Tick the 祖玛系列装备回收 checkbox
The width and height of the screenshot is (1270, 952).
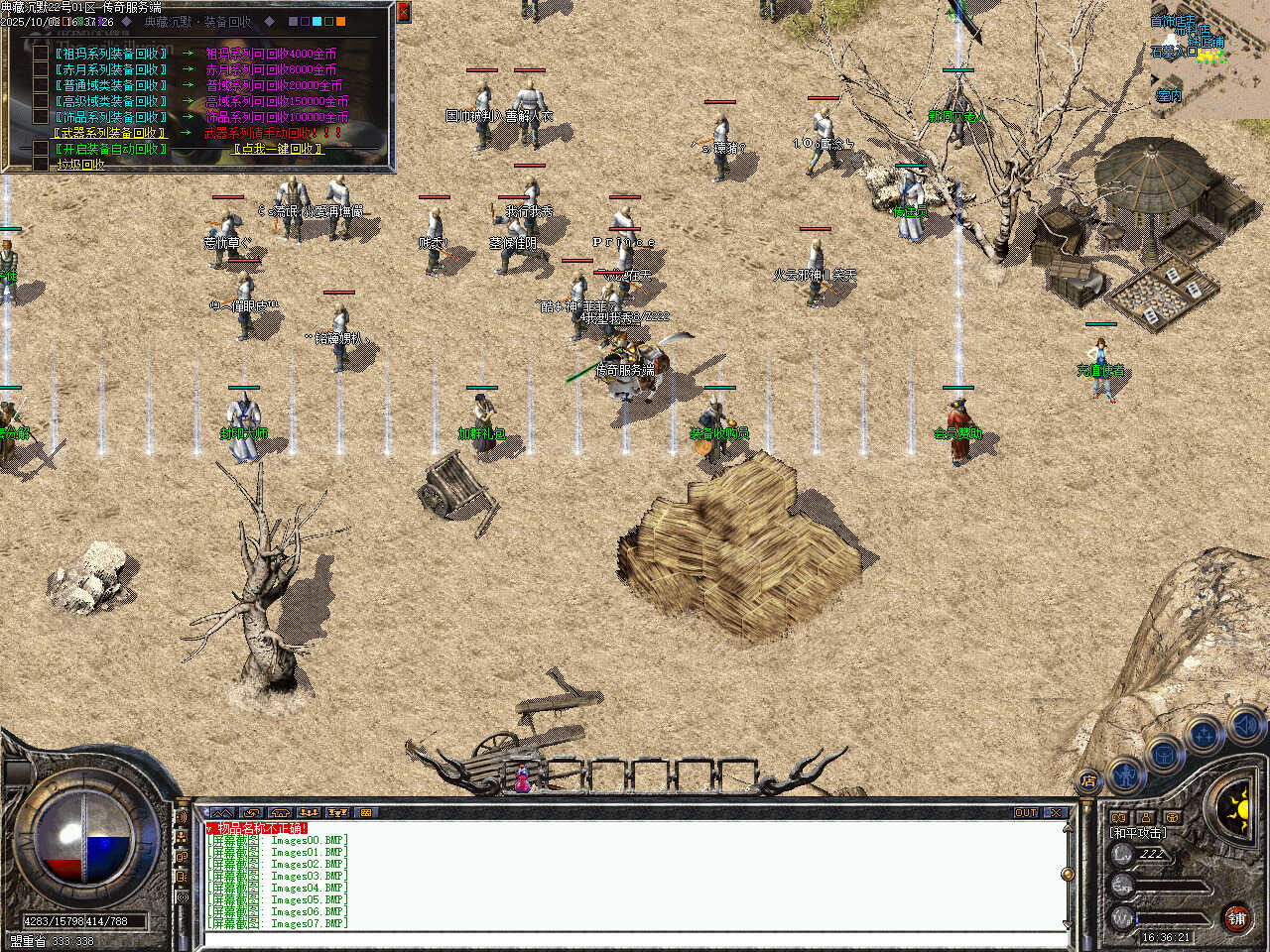point(41,54)
